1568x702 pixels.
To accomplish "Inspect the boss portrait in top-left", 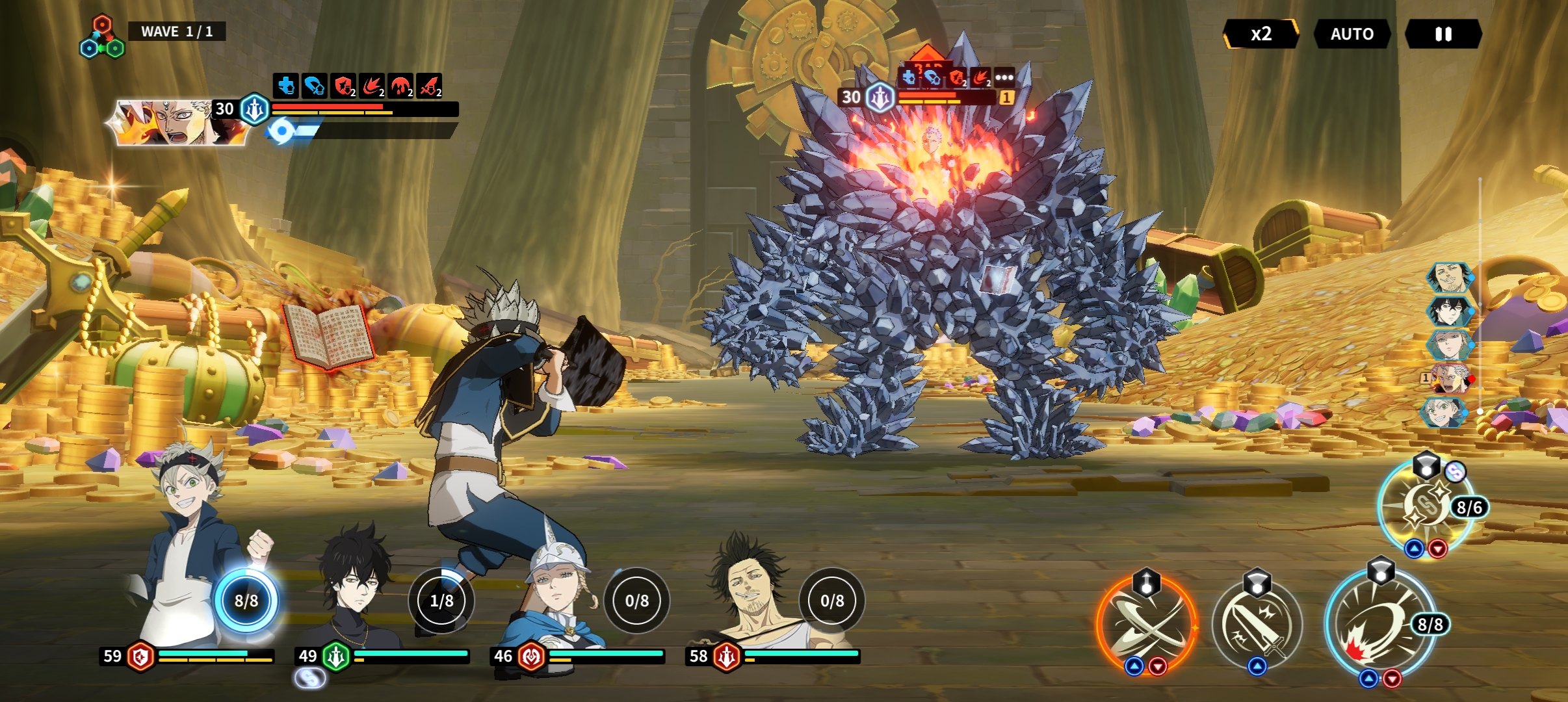I will click(x=176, y=122).
